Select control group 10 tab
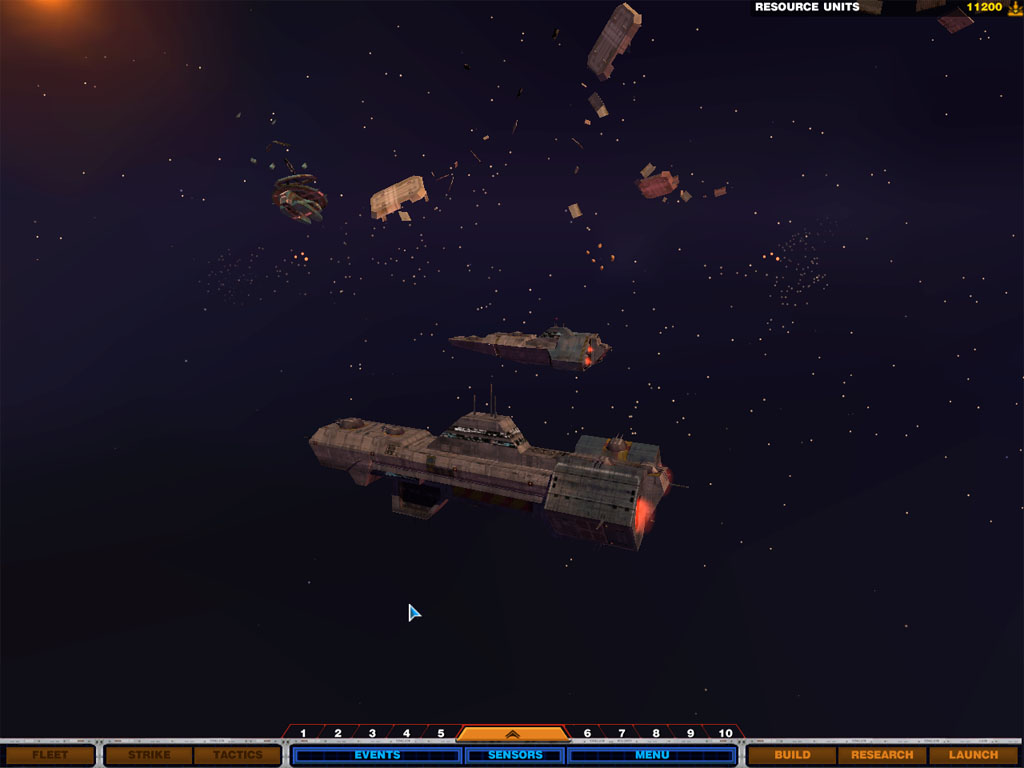This screenshot has width=1024, height=768. tap(725, 733)
